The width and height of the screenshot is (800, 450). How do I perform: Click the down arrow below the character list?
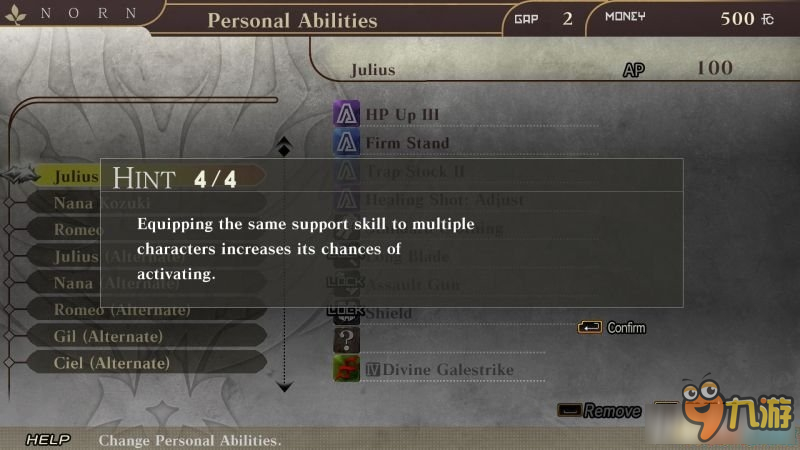(x=285, y=385)
